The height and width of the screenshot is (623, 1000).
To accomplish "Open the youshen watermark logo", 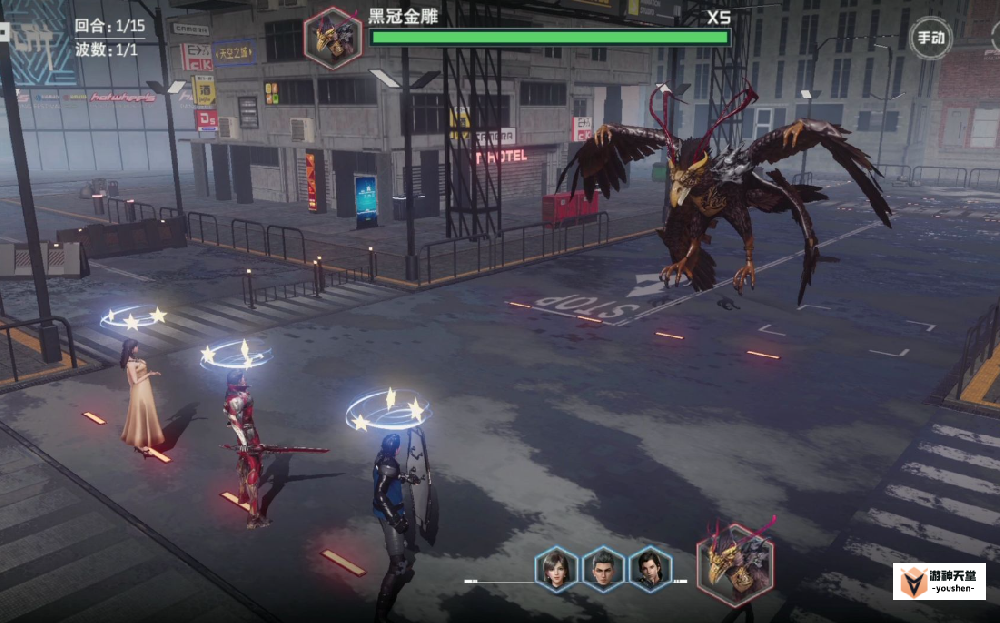I will (x=938, y=581).
